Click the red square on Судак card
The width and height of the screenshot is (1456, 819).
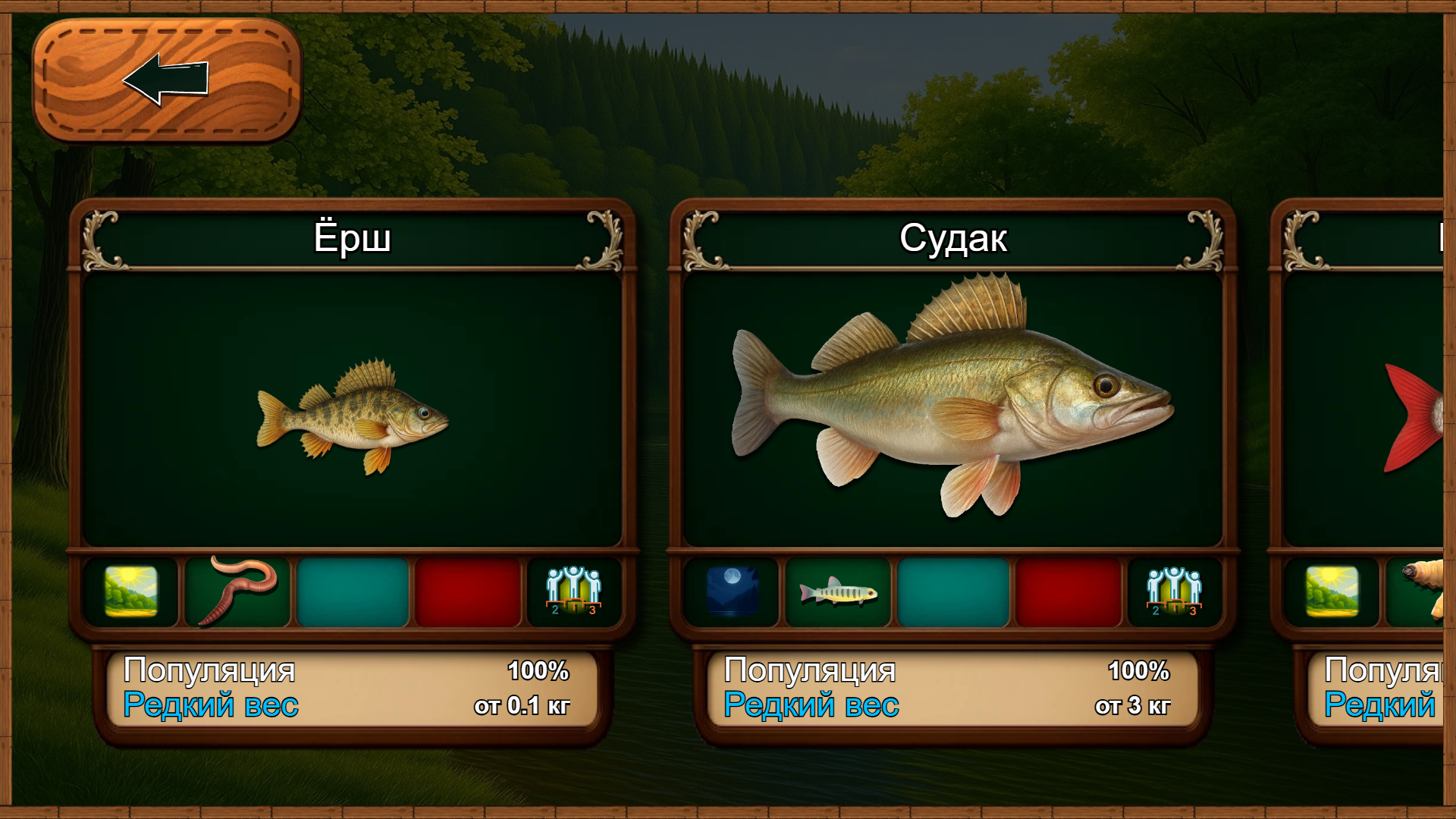1068,591
